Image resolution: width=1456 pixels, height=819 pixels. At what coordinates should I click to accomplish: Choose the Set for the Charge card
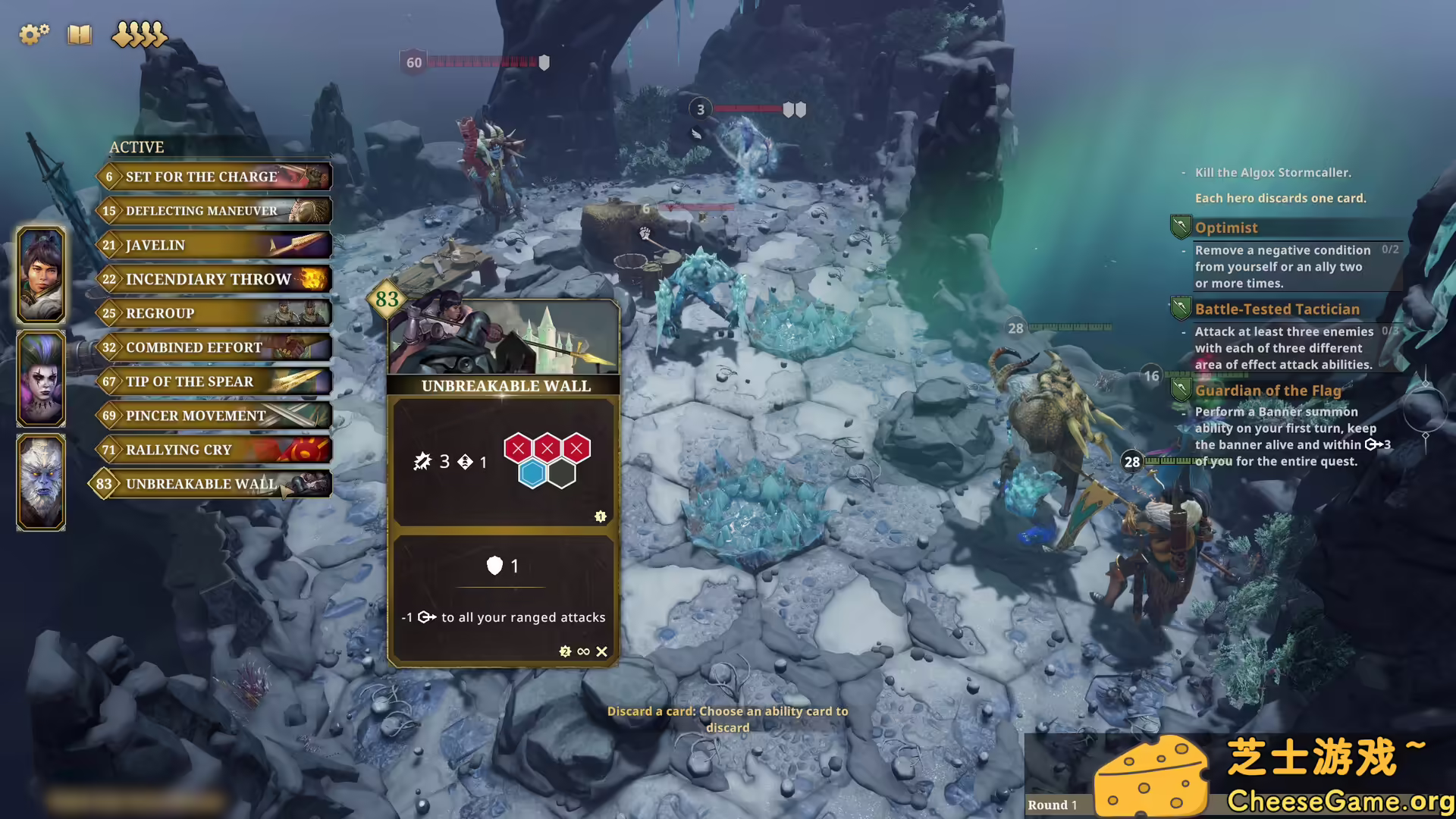215,177
